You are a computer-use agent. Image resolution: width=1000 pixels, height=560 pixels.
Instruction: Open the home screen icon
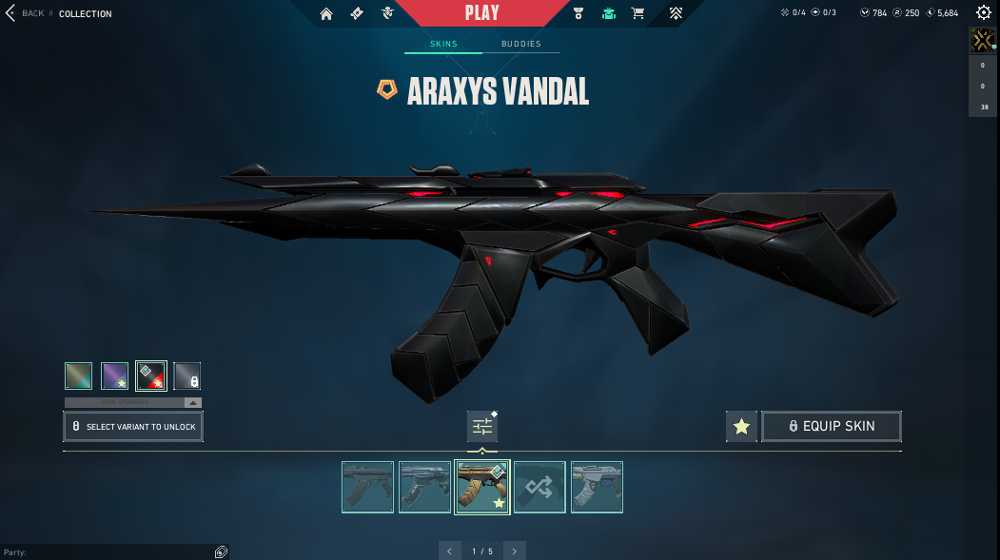[x=326, y=14]
